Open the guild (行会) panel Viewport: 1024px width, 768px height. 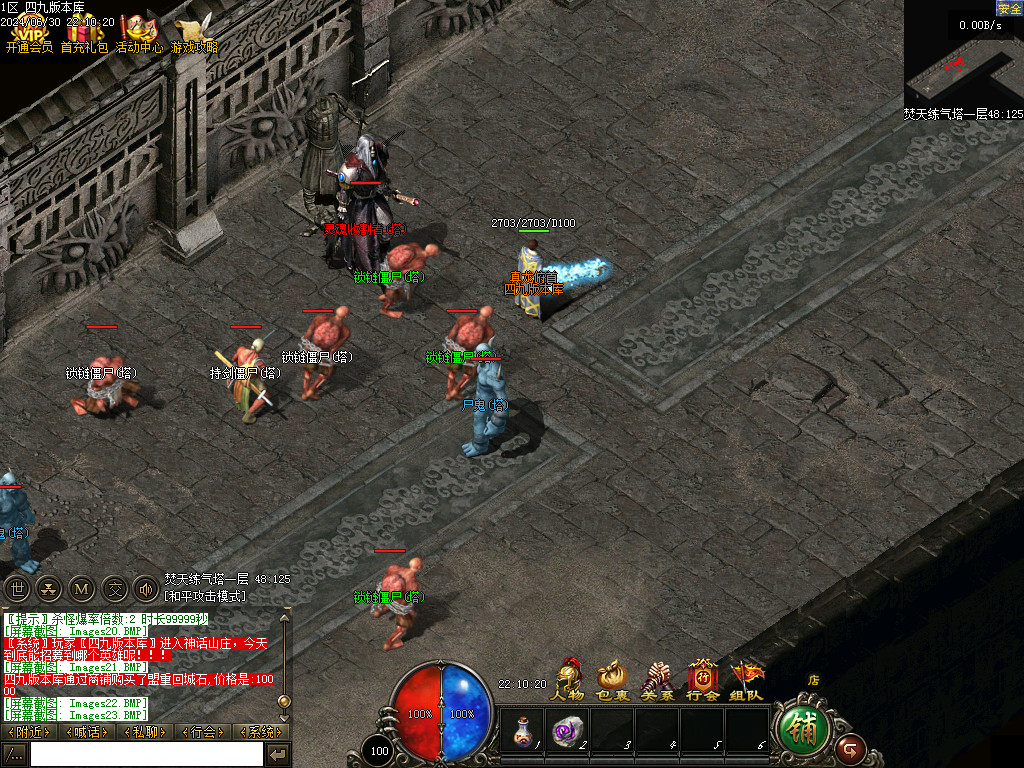[x=702, y=680]
